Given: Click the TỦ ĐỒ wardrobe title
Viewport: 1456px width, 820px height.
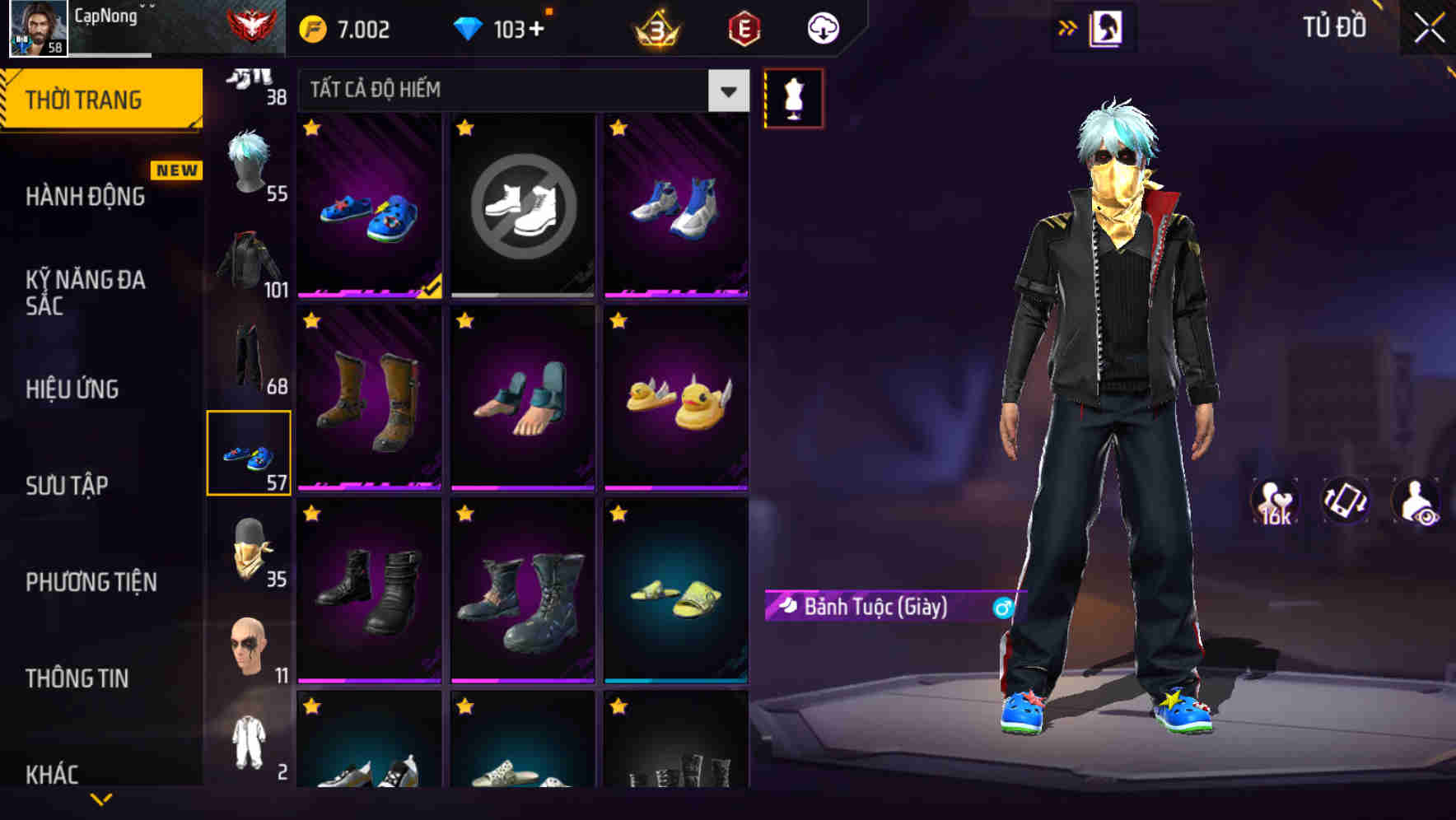Looking at the screenshot, I should [1332, 26].
